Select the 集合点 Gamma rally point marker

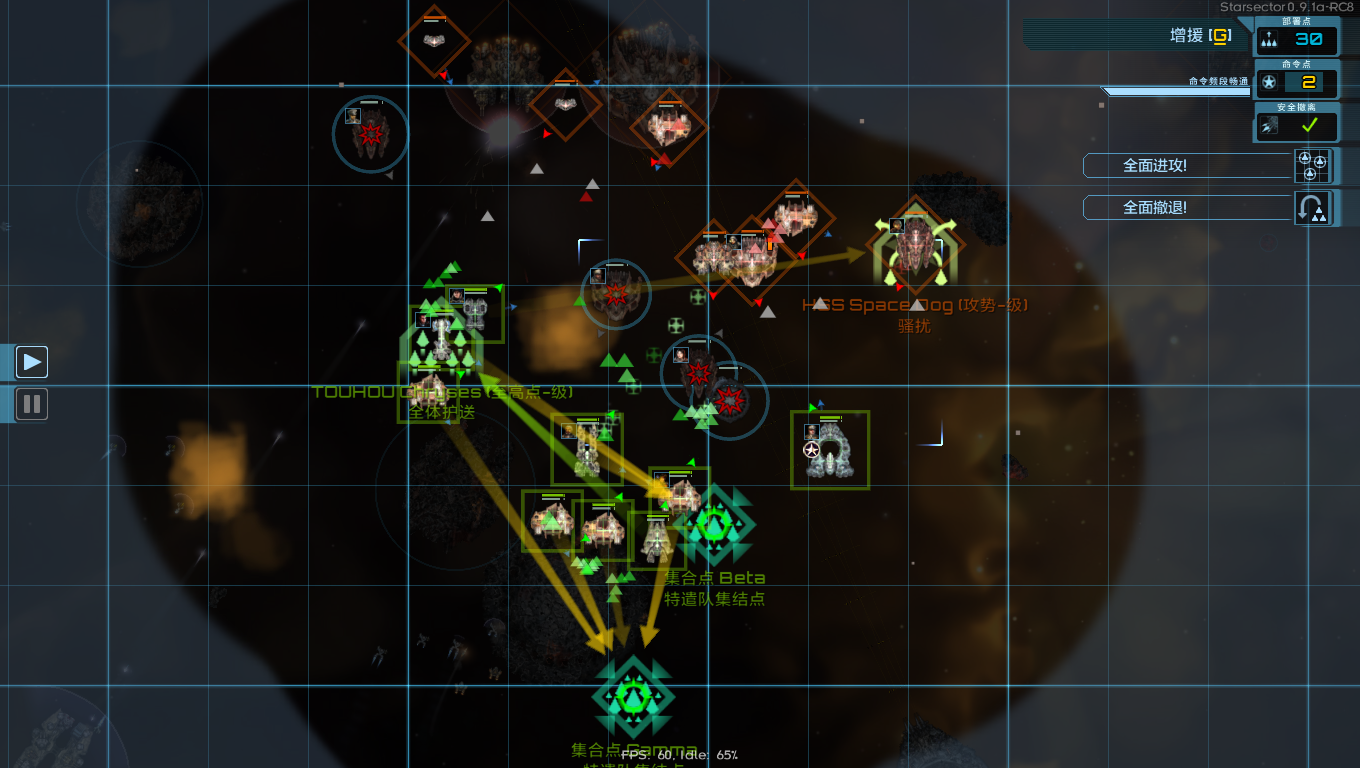(x=633, y=696)
